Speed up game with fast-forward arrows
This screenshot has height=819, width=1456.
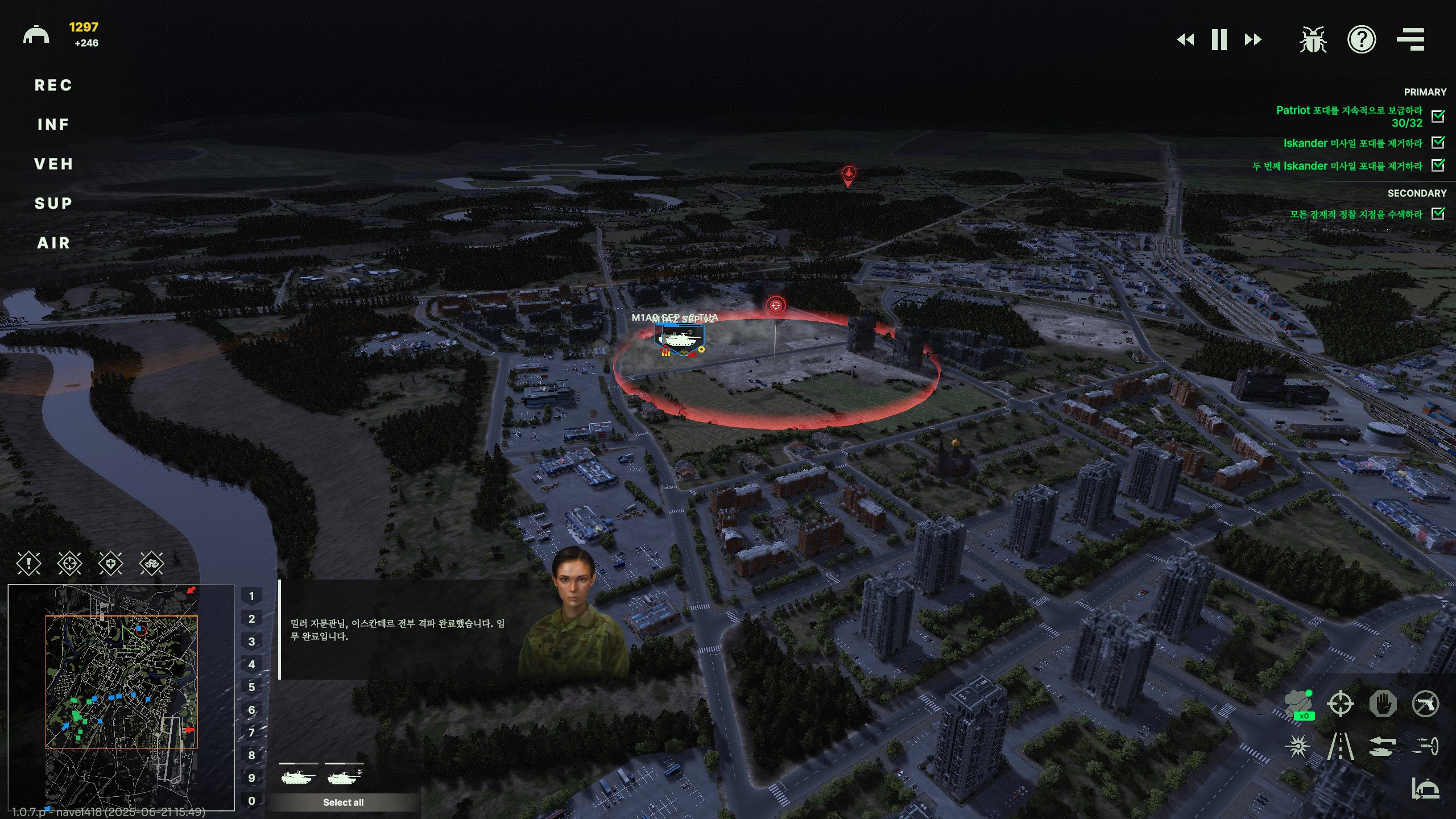[x=1253, y=40]
